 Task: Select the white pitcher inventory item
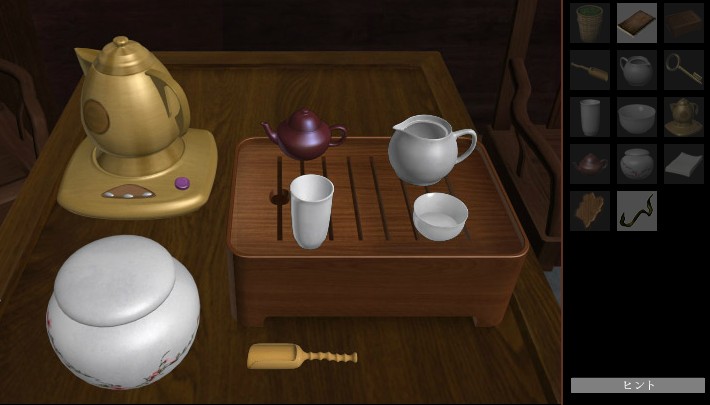pos(637,70)
